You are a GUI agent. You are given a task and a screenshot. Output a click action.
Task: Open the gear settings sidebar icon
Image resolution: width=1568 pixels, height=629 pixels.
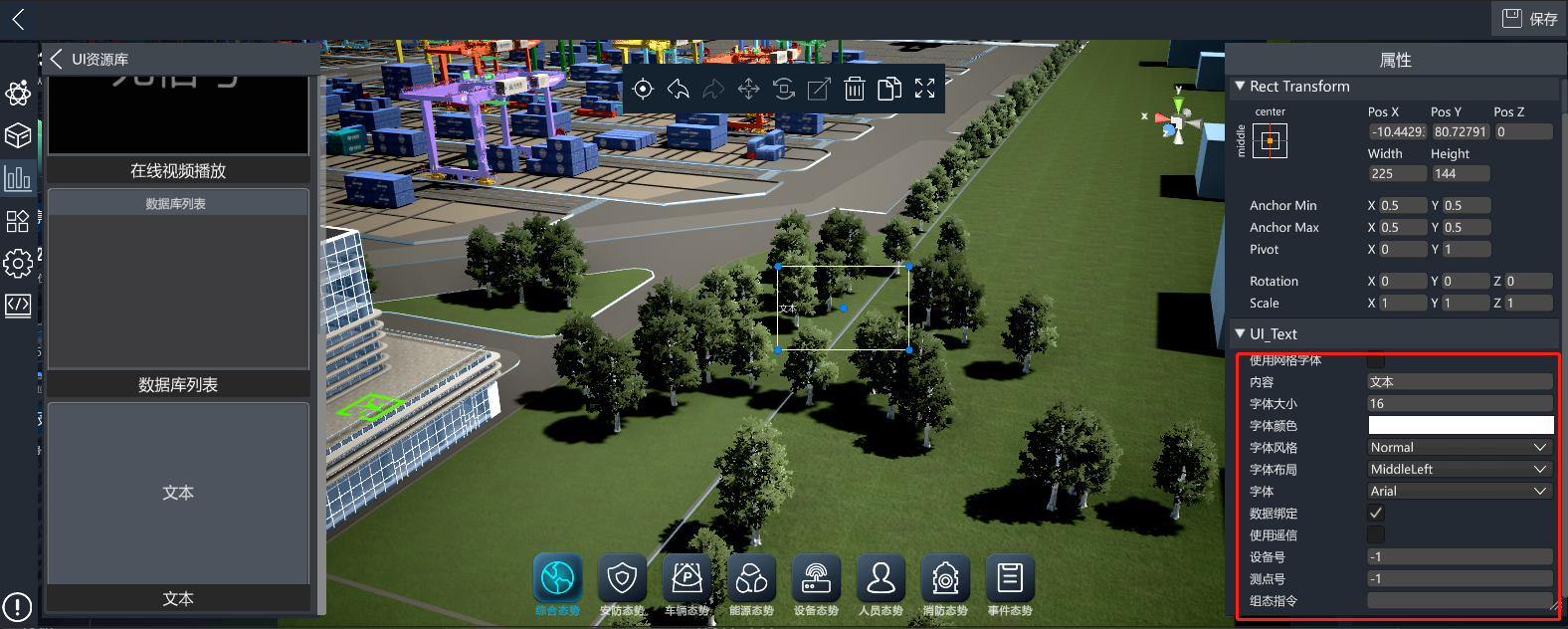point(18,263)
